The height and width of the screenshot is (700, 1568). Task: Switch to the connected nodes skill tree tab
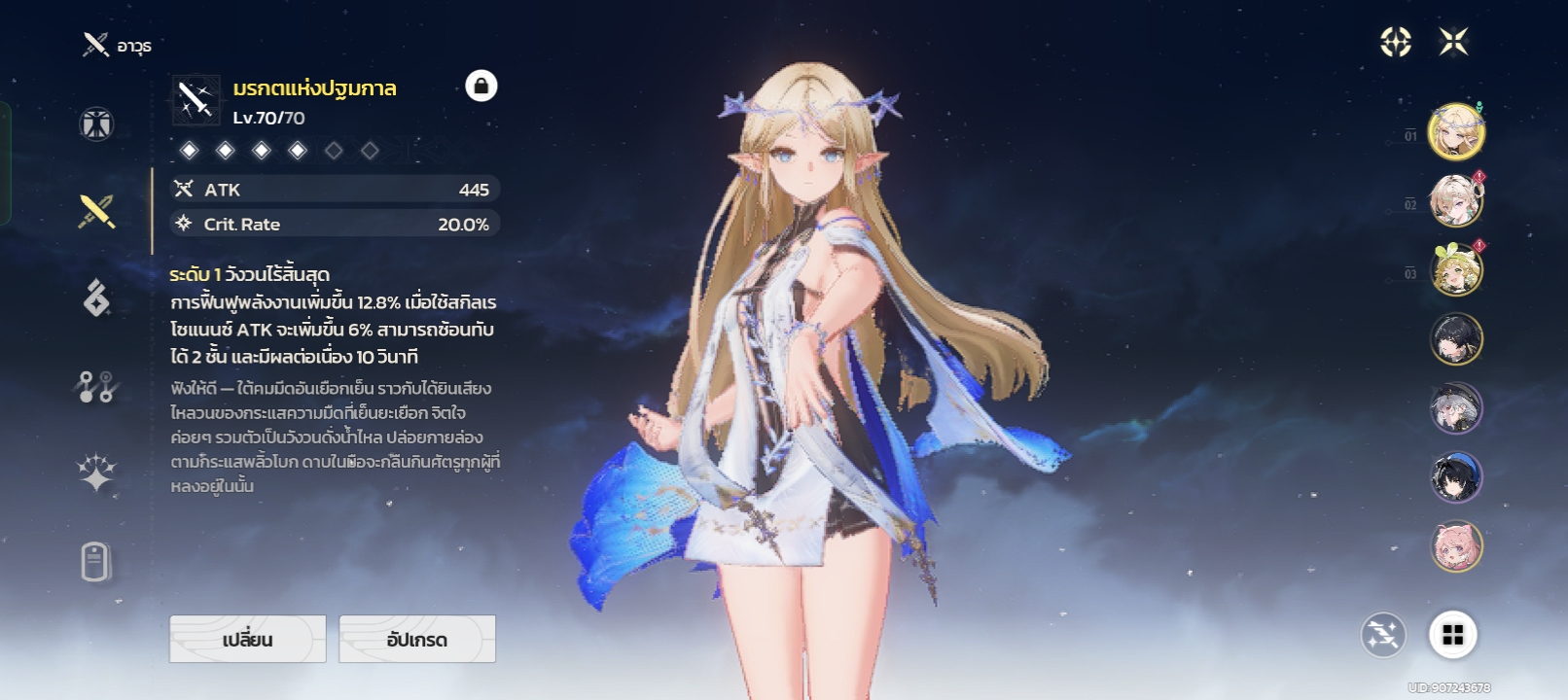96,386
